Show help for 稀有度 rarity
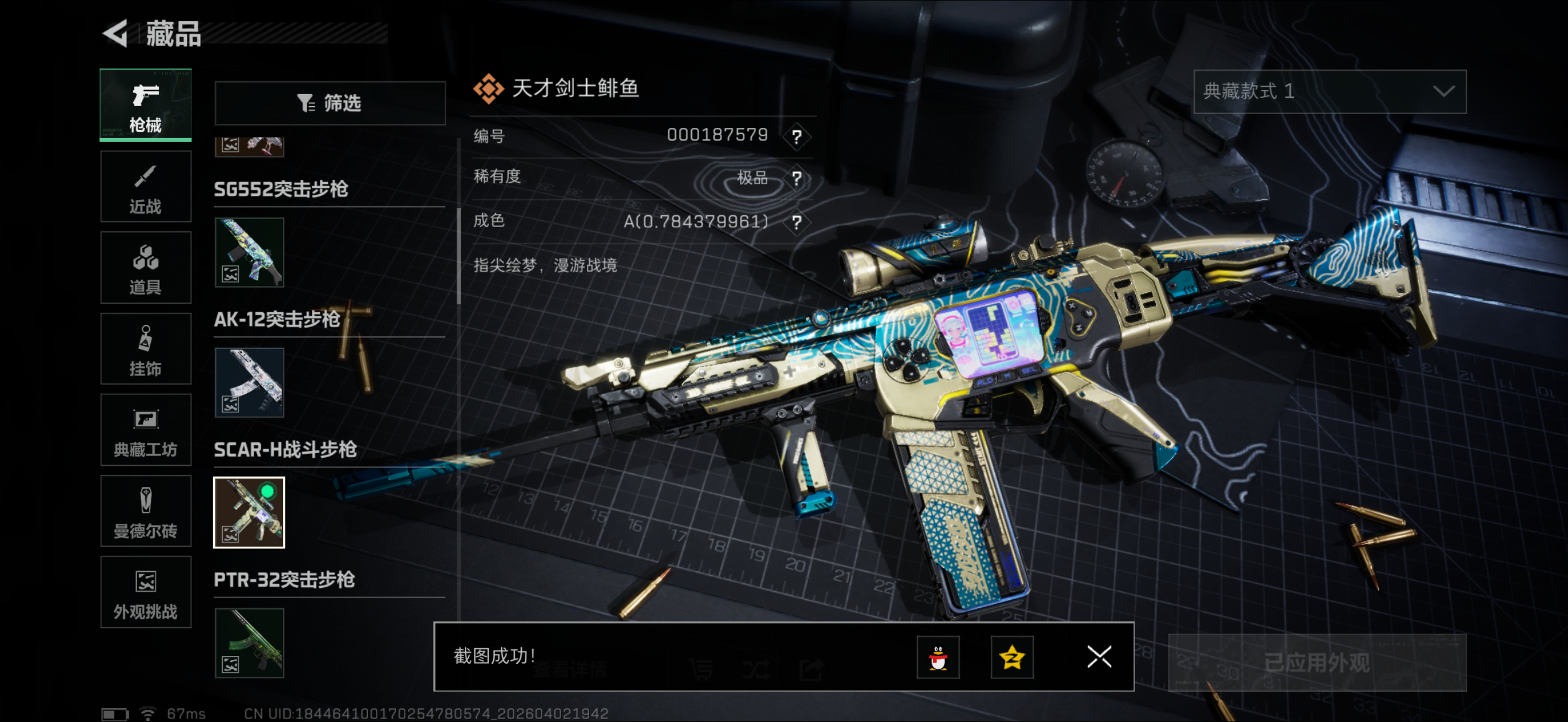Screen dimensions: 1568x722 click(796, 178)
